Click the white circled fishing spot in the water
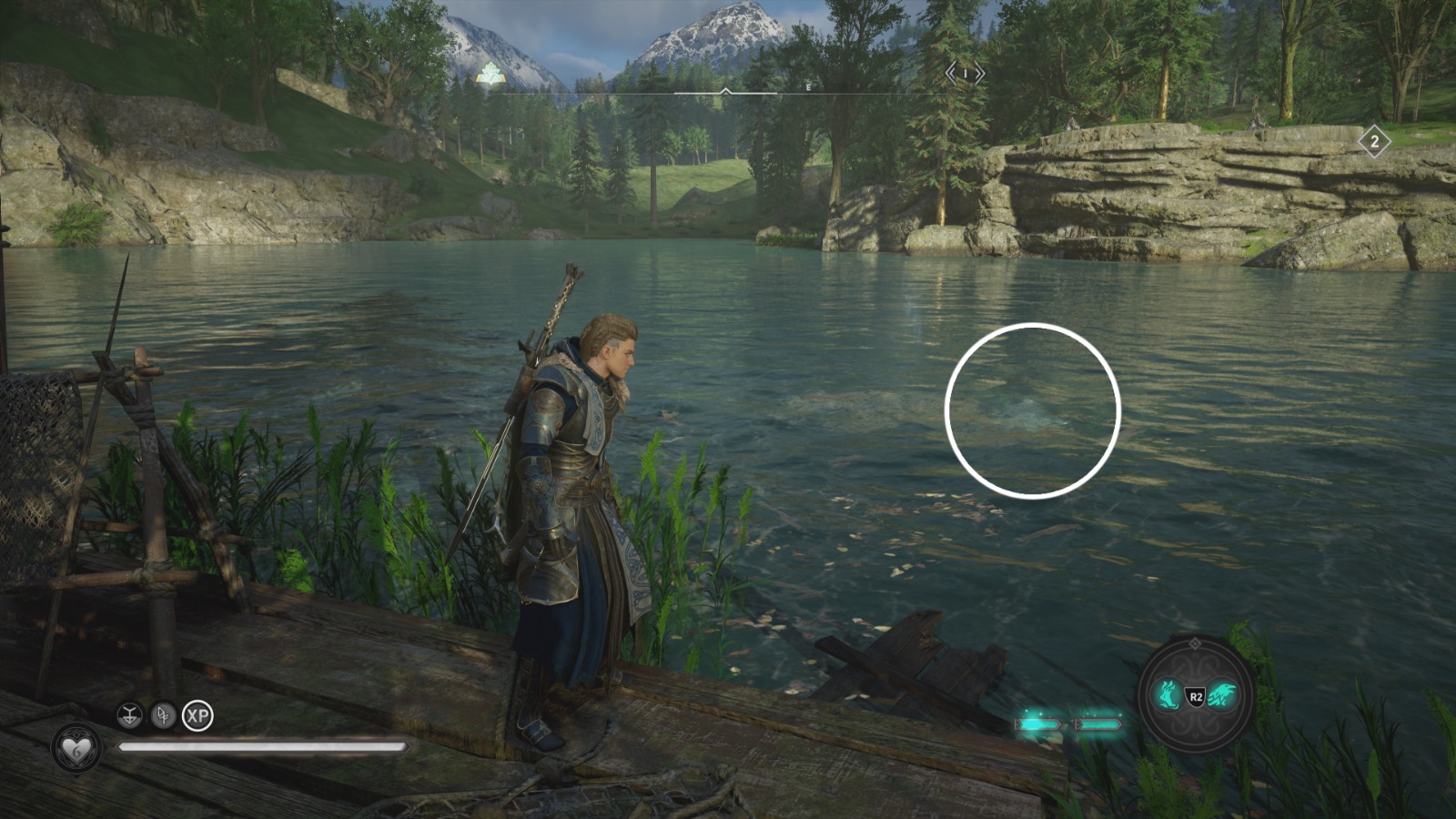Viewport: 1456px width, 819px height. [x=1034, y=409]
